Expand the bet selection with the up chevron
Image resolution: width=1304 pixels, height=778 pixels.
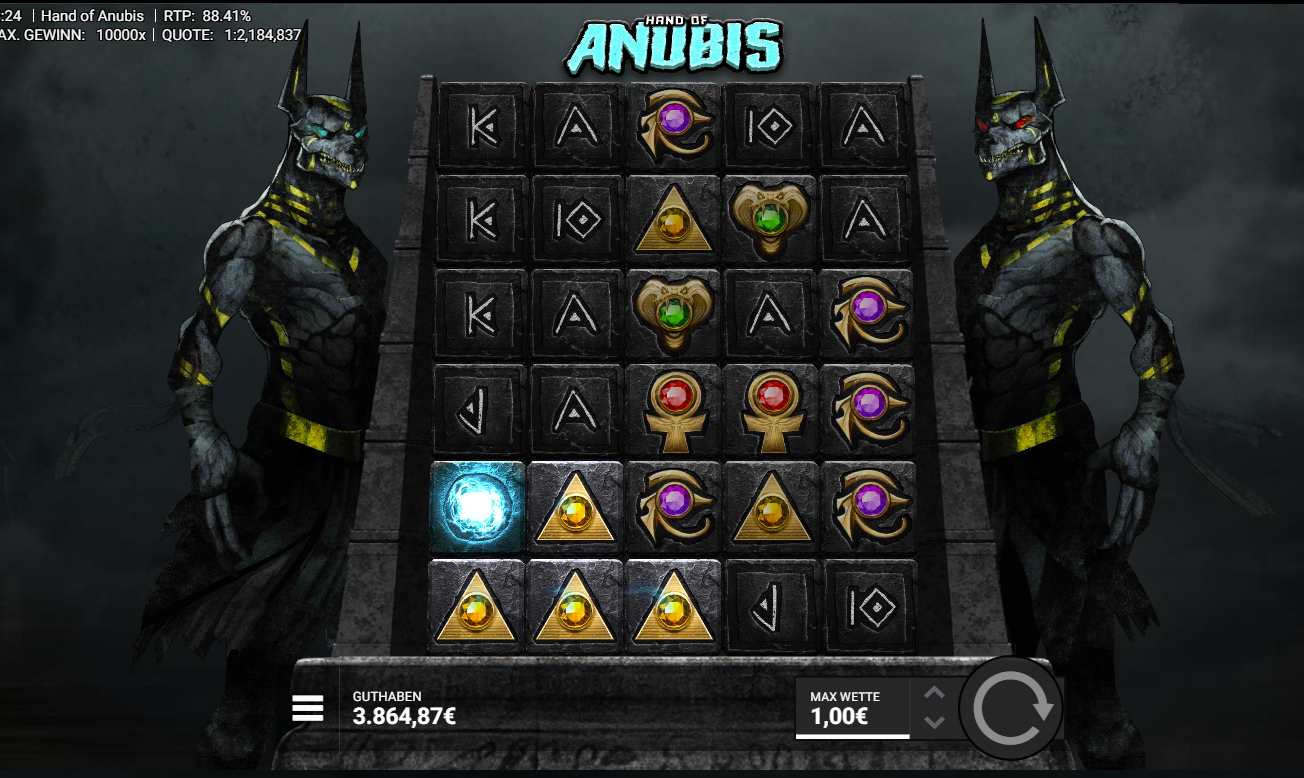point(935,692)
